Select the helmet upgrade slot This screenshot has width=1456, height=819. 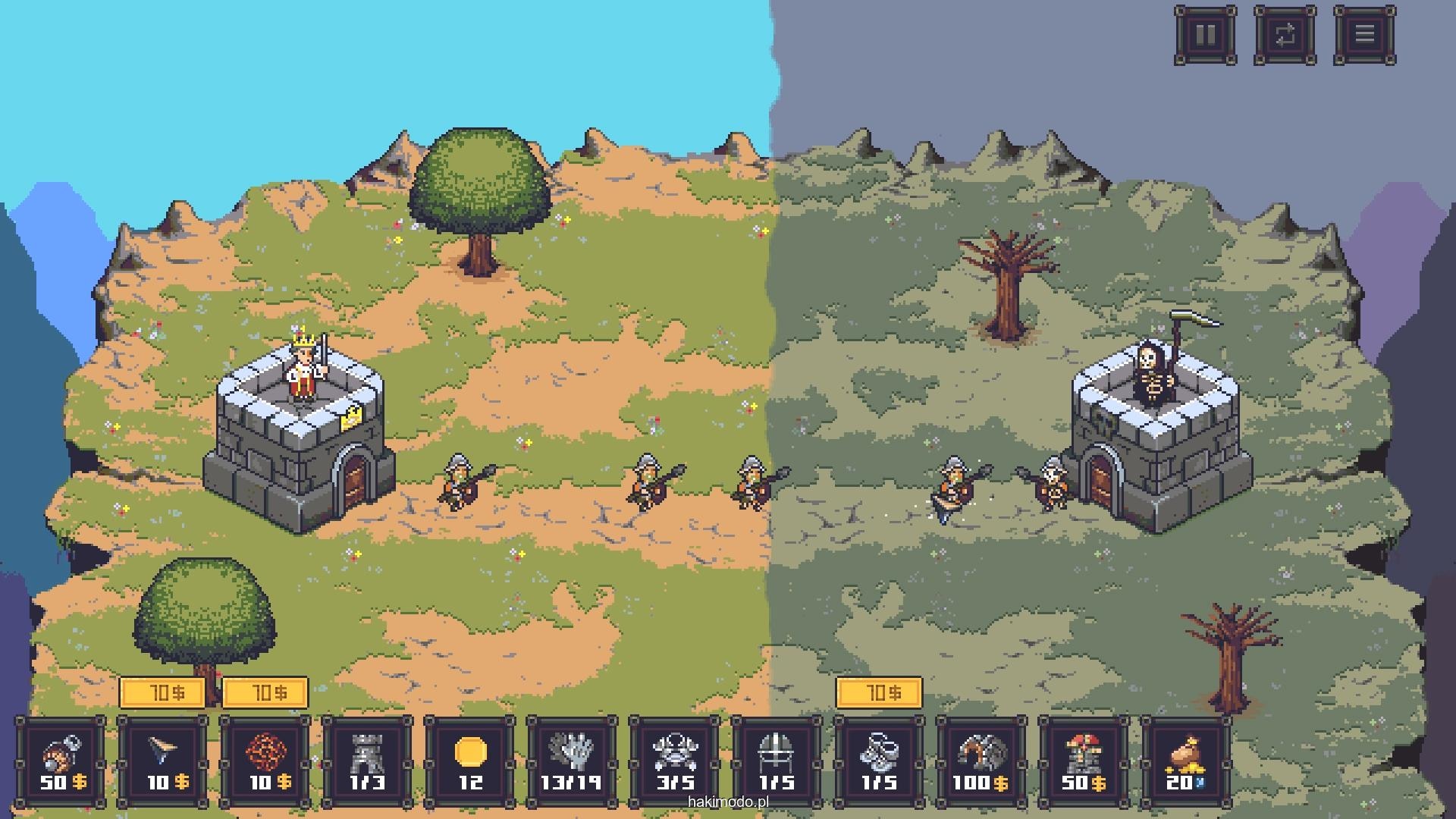point(777,762)
